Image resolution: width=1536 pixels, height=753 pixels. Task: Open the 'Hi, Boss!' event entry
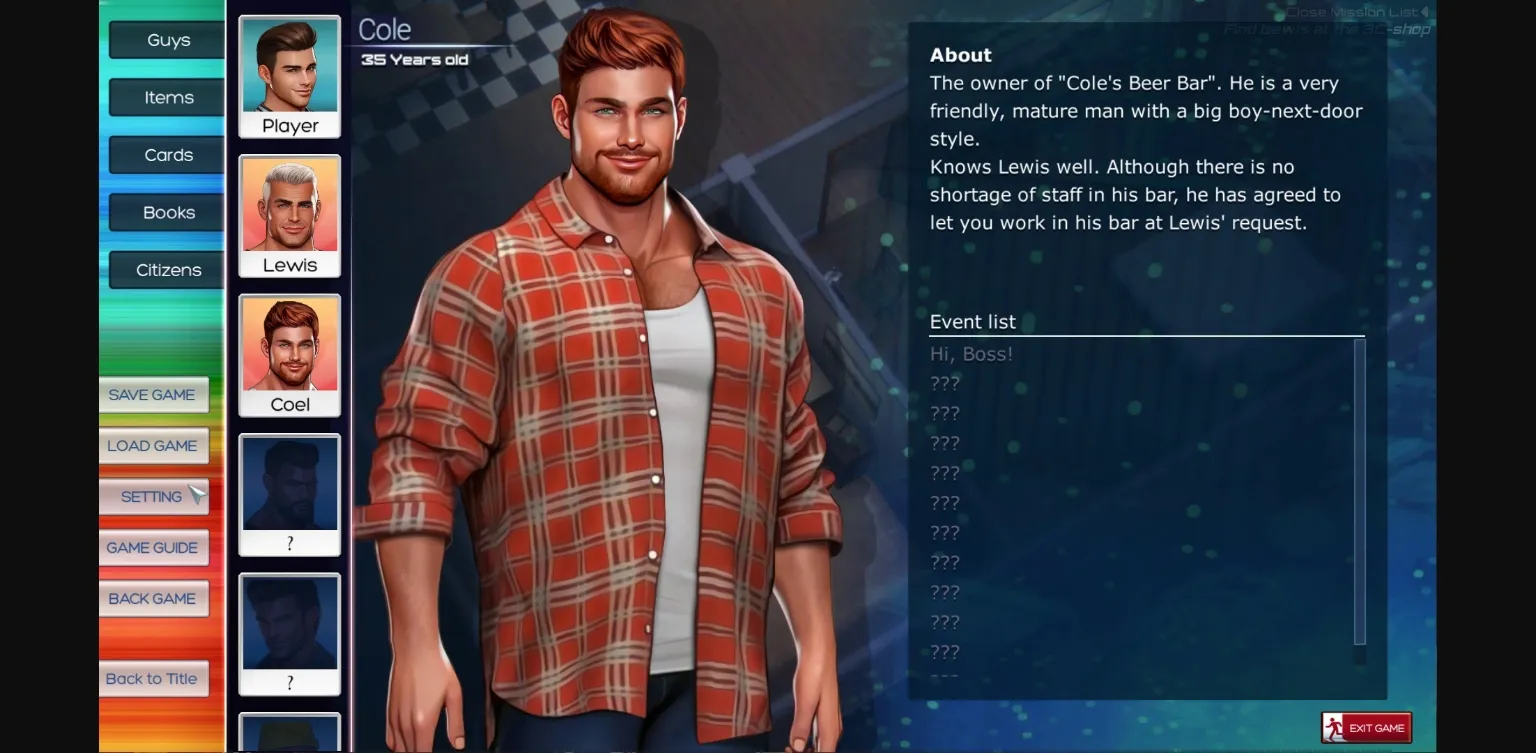971,353
